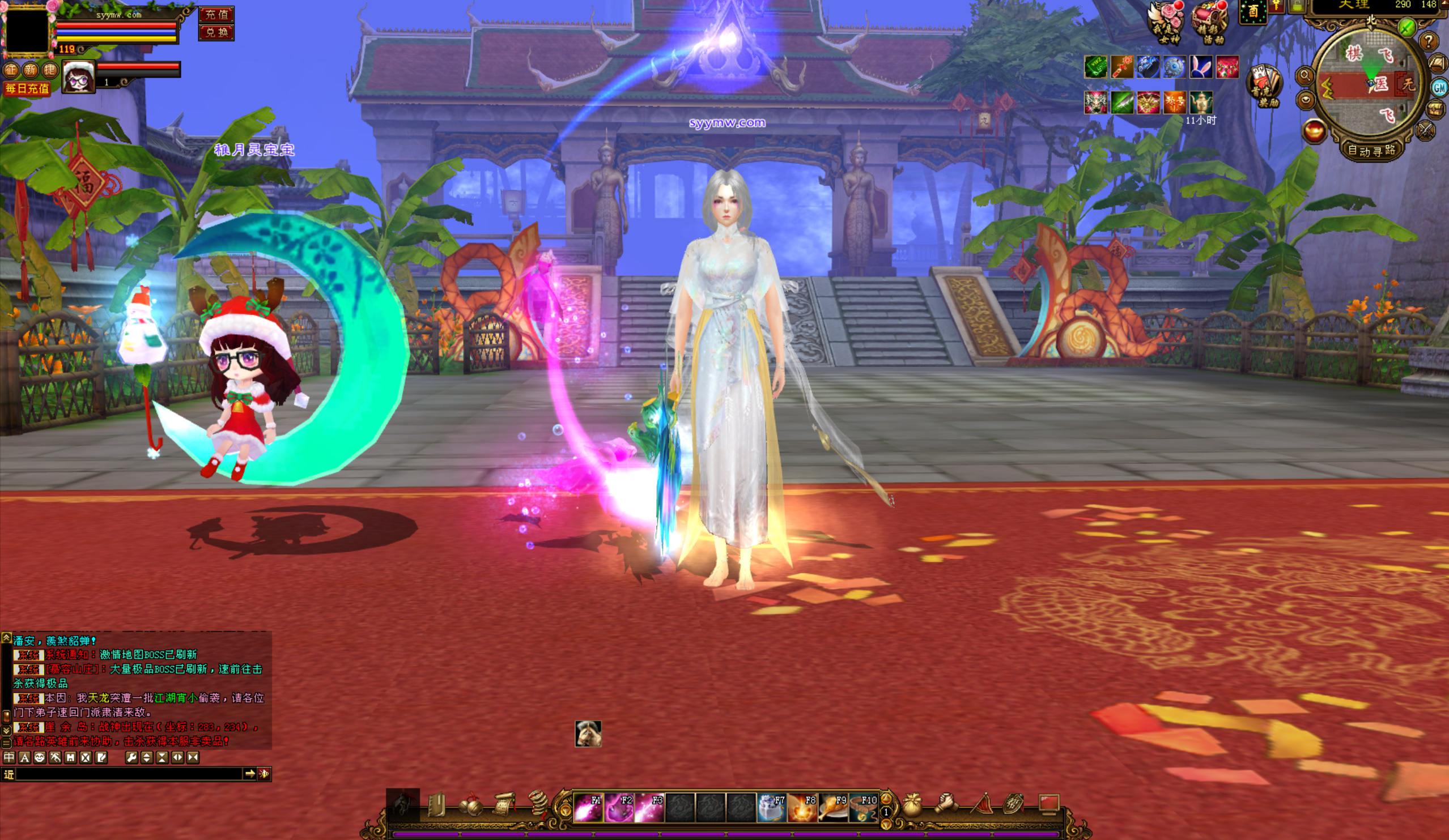Click the chat input field
This screenshot has width=1449, height=840.
pyautogui.click(x=129, y=774)
